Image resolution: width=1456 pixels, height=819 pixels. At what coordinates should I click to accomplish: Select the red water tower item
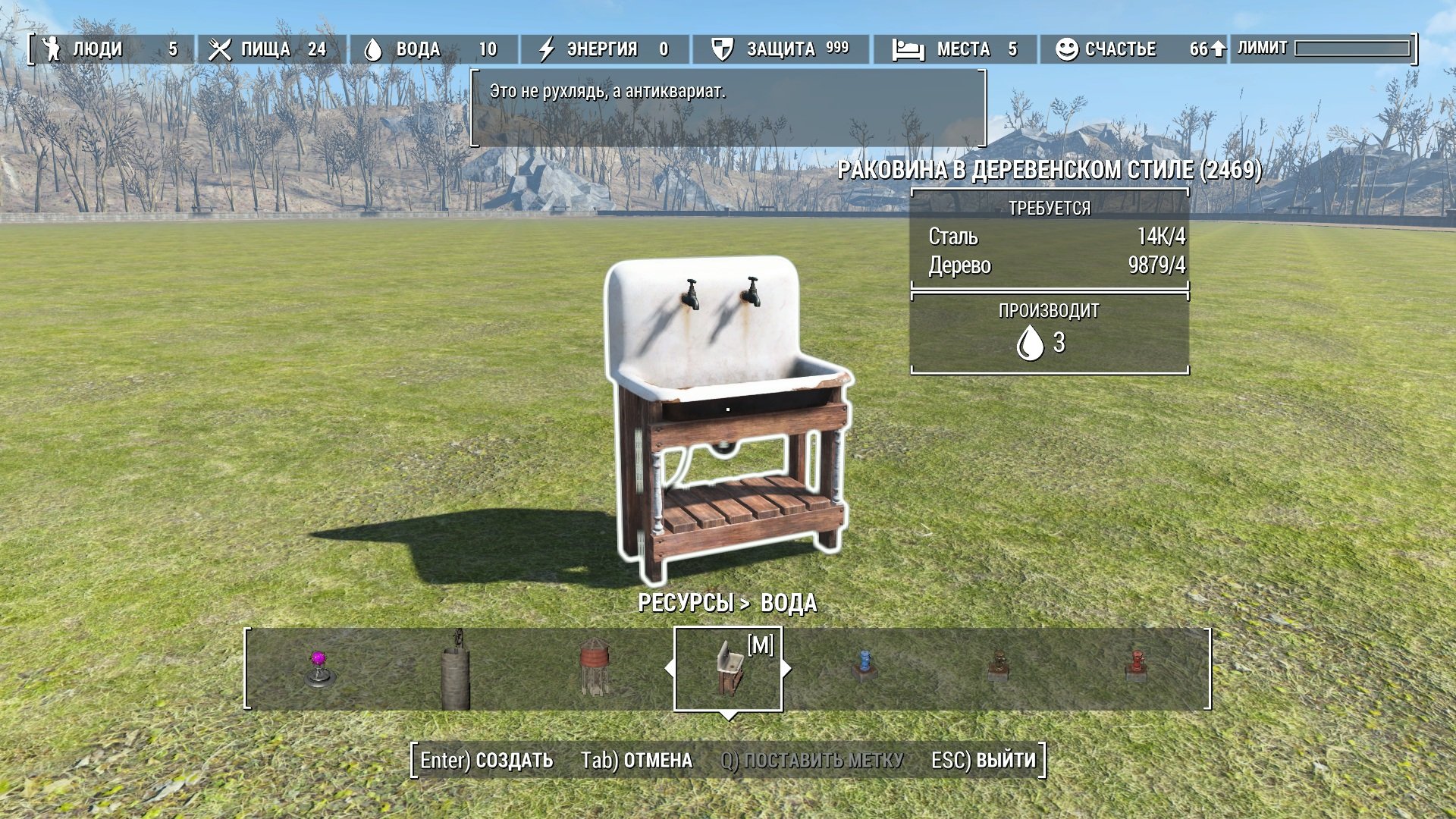(594, 667)
